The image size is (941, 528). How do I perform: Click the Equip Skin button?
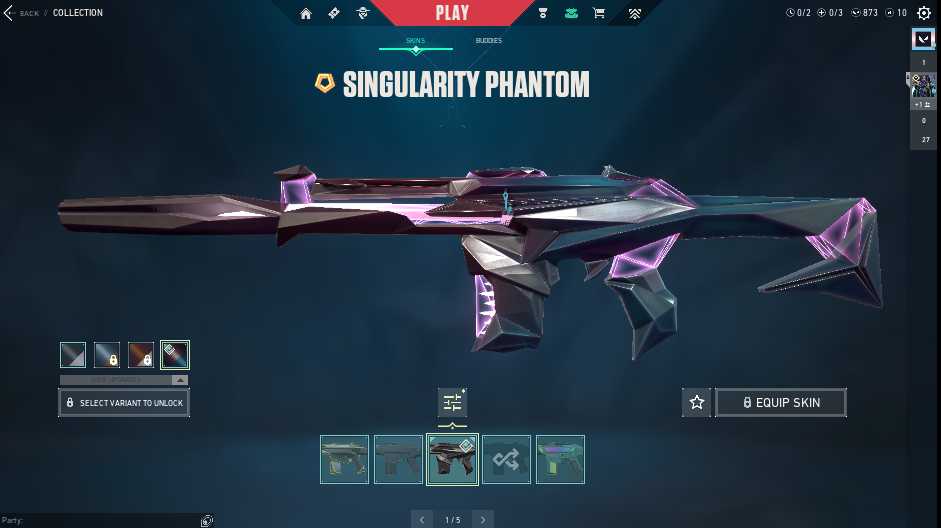(781, 402)
